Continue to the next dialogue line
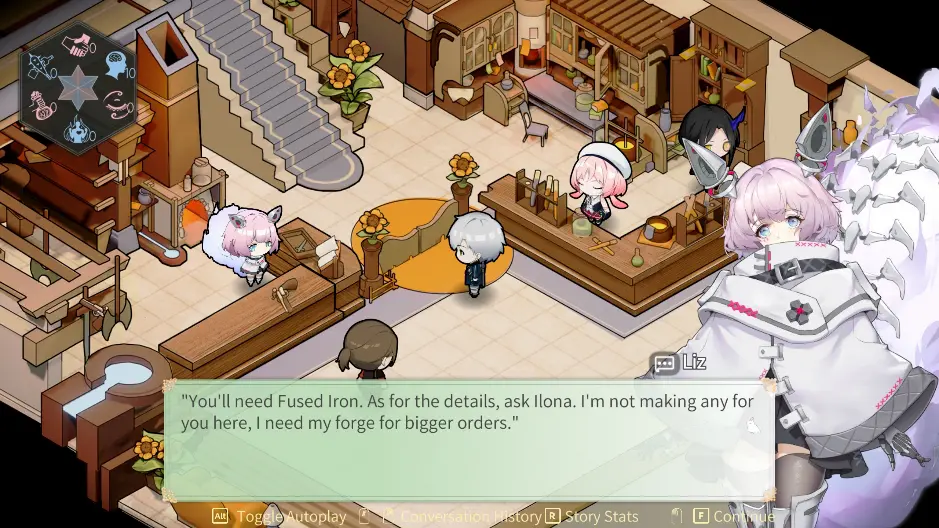939x528 pixels. [734, 516]
